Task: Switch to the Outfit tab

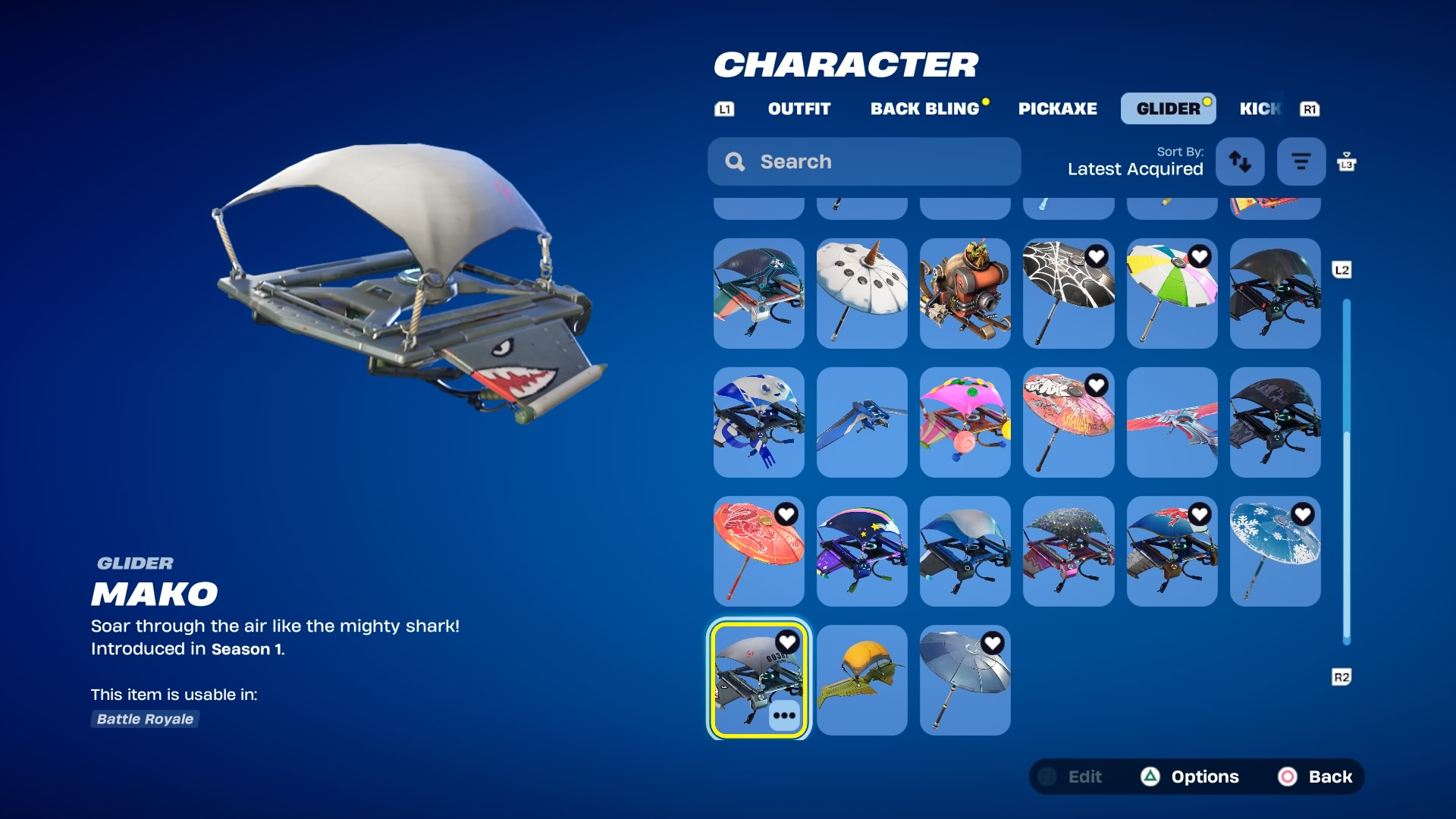Action: point(799,108)
